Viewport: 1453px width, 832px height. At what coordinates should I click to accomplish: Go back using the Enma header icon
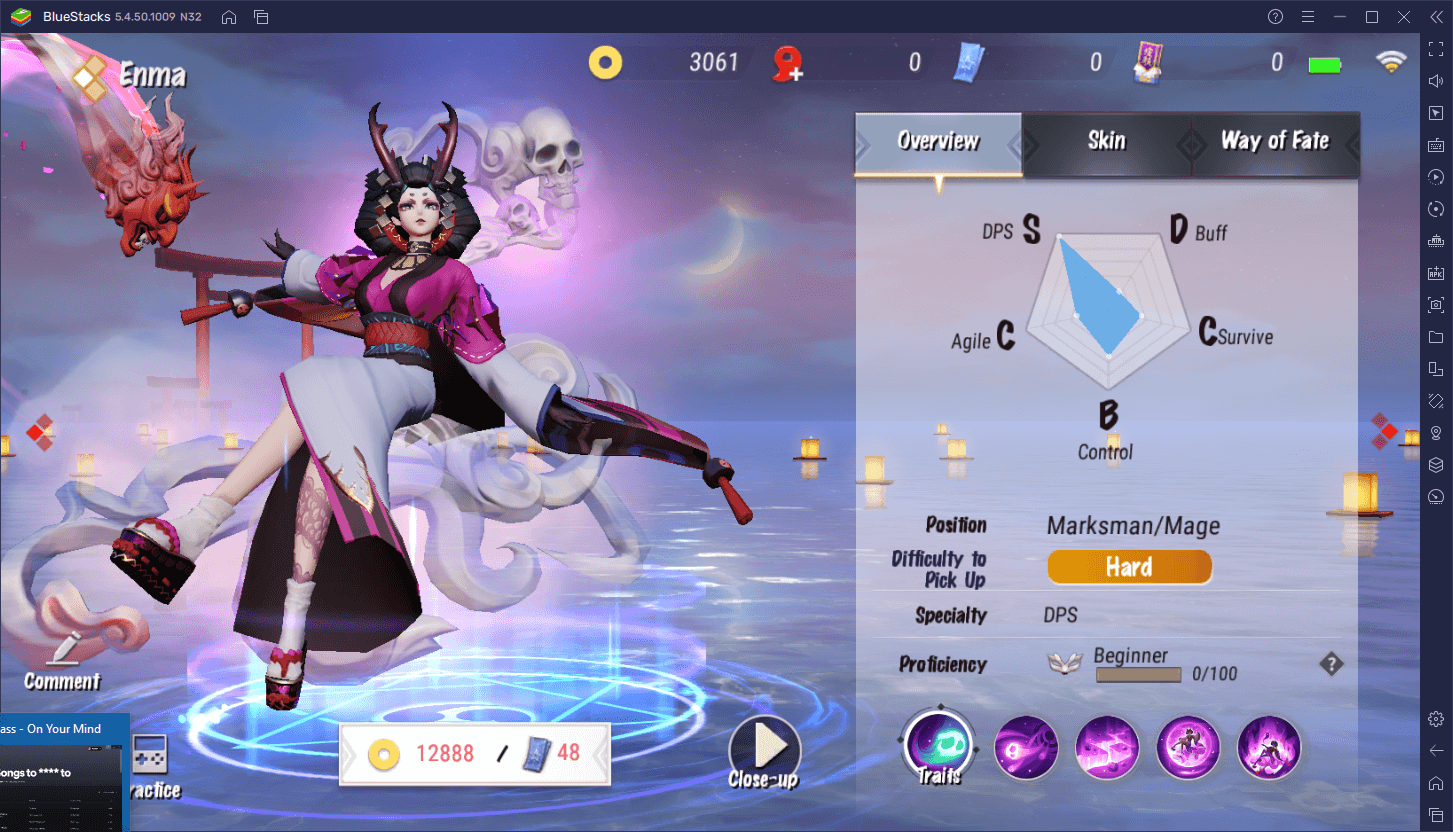click(x=92, y=75)
